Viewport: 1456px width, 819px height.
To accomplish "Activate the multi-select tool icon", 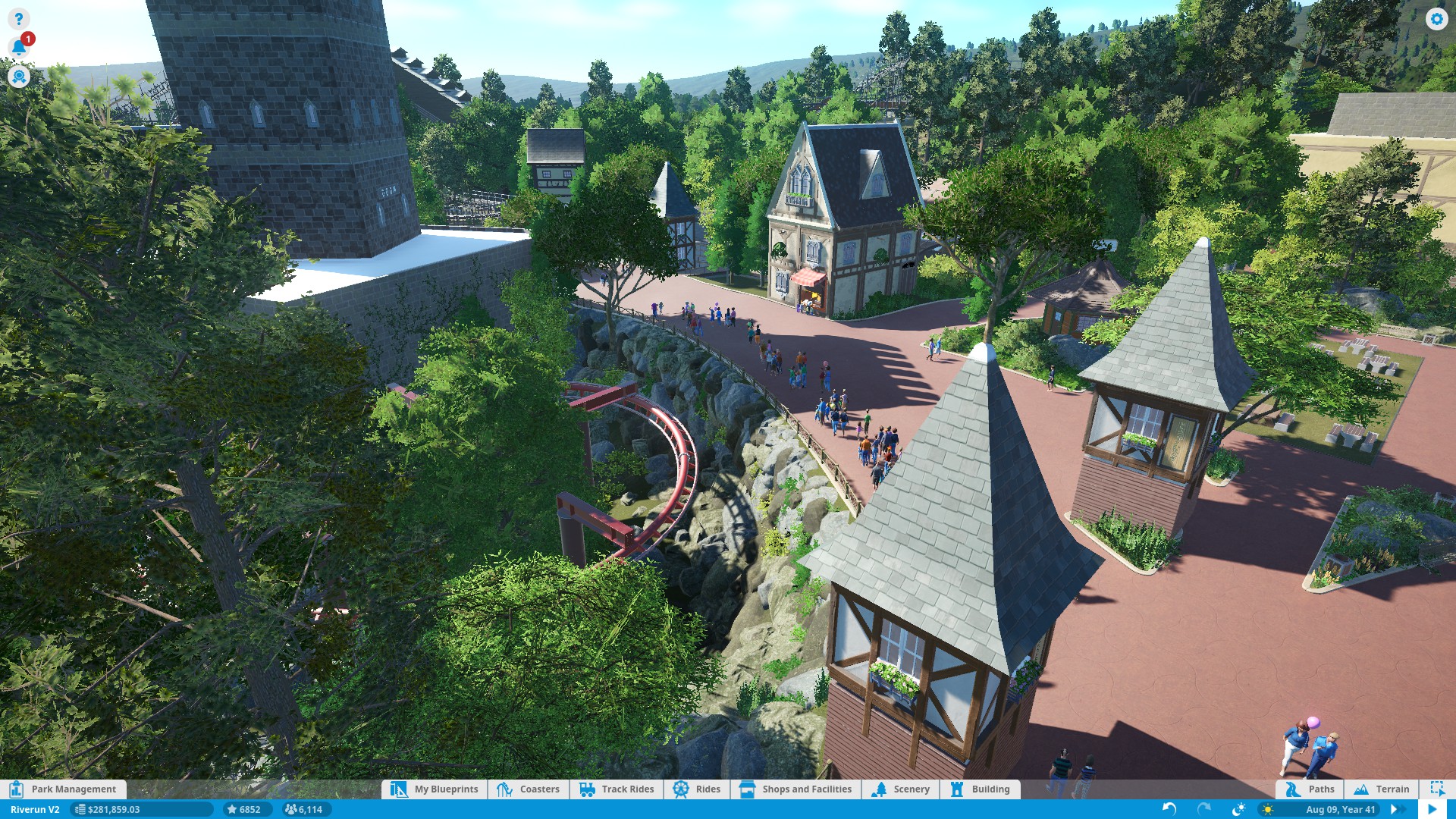I will click(1437, 789).
